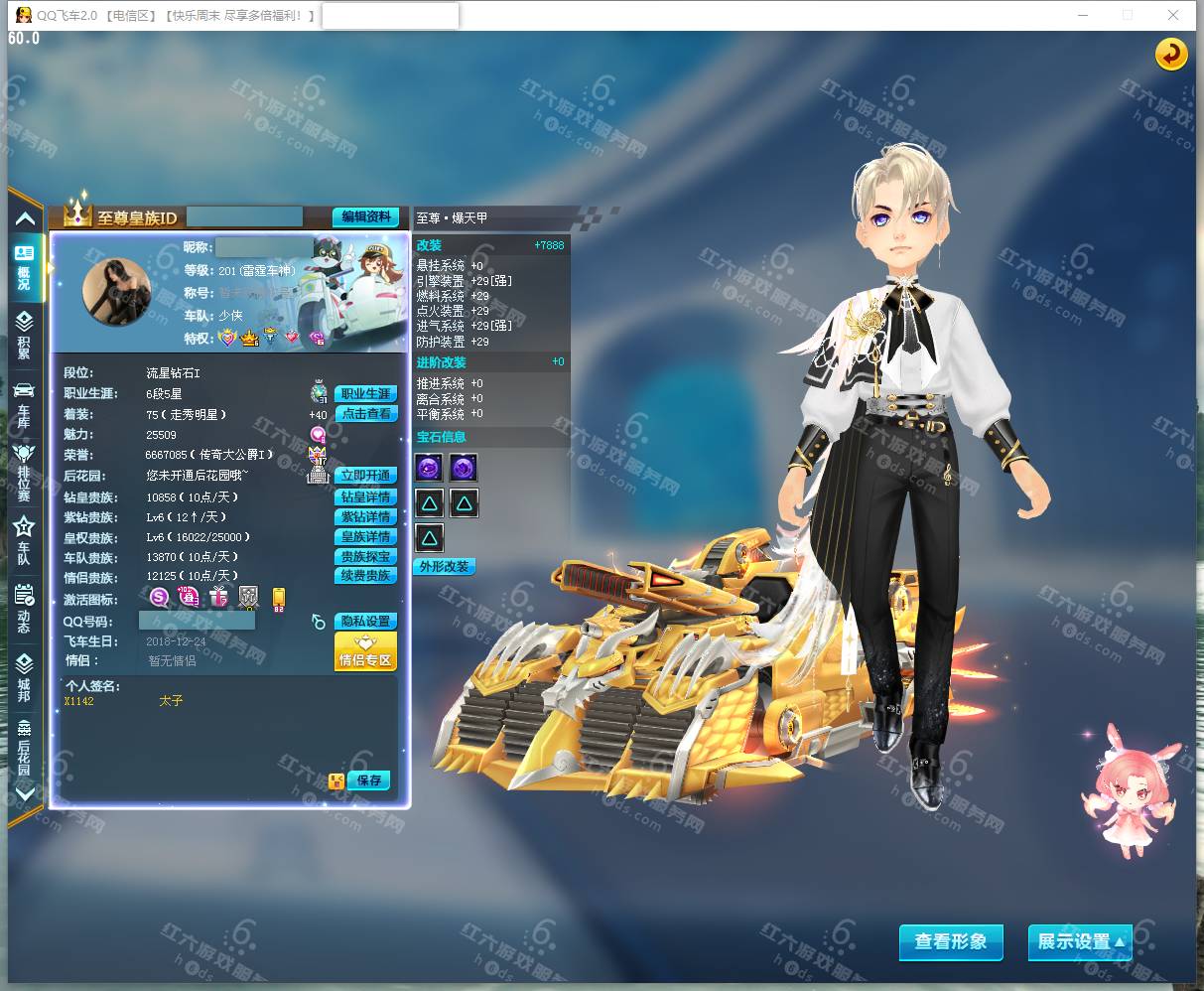Enter the yellow 情侣专区 couple zone
Image resolution: width=1204 pixels, height=991 pixels.
point(365,653)
